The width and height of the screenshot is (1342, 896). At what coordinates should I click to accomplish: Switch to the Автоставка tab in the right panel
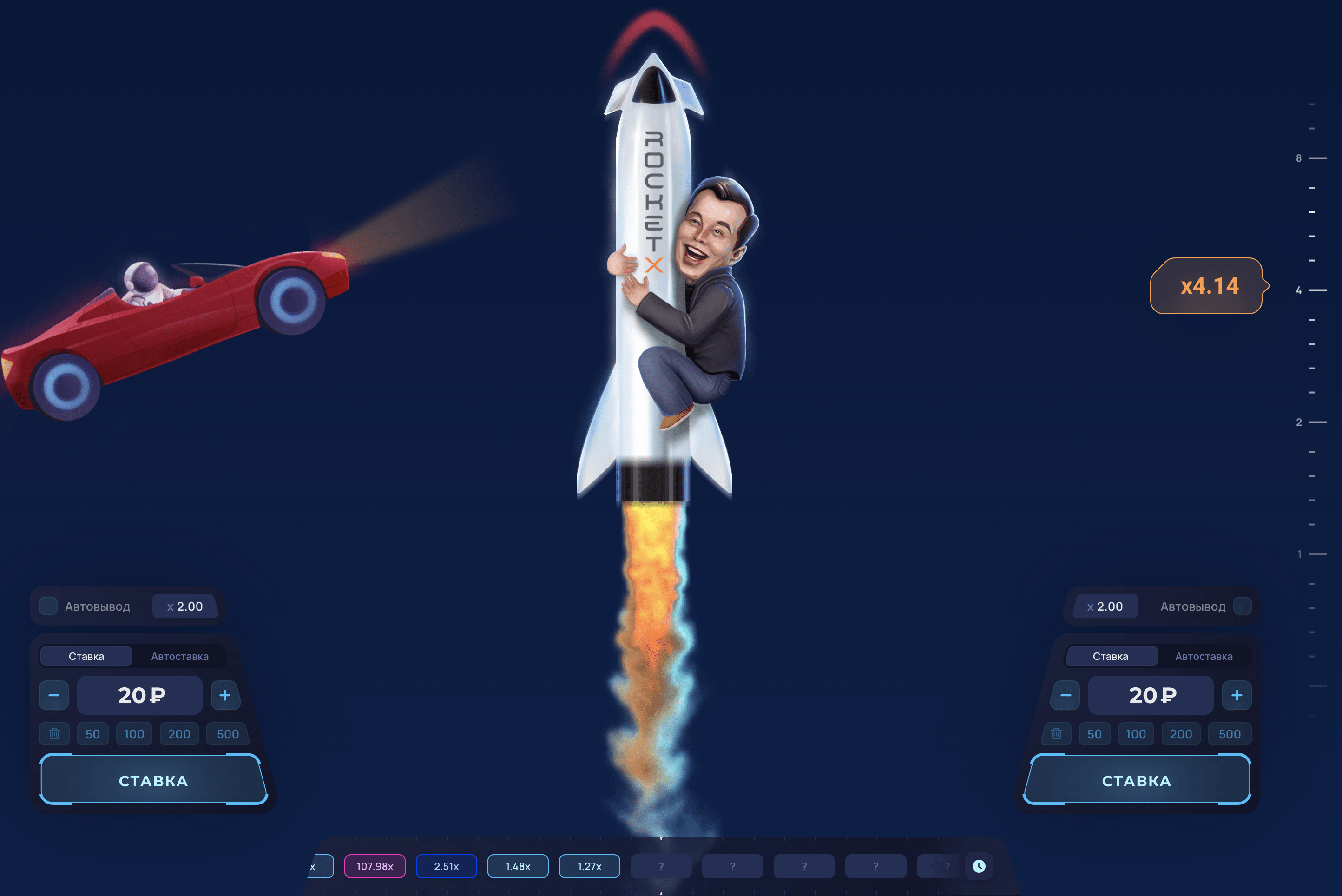1203,656
